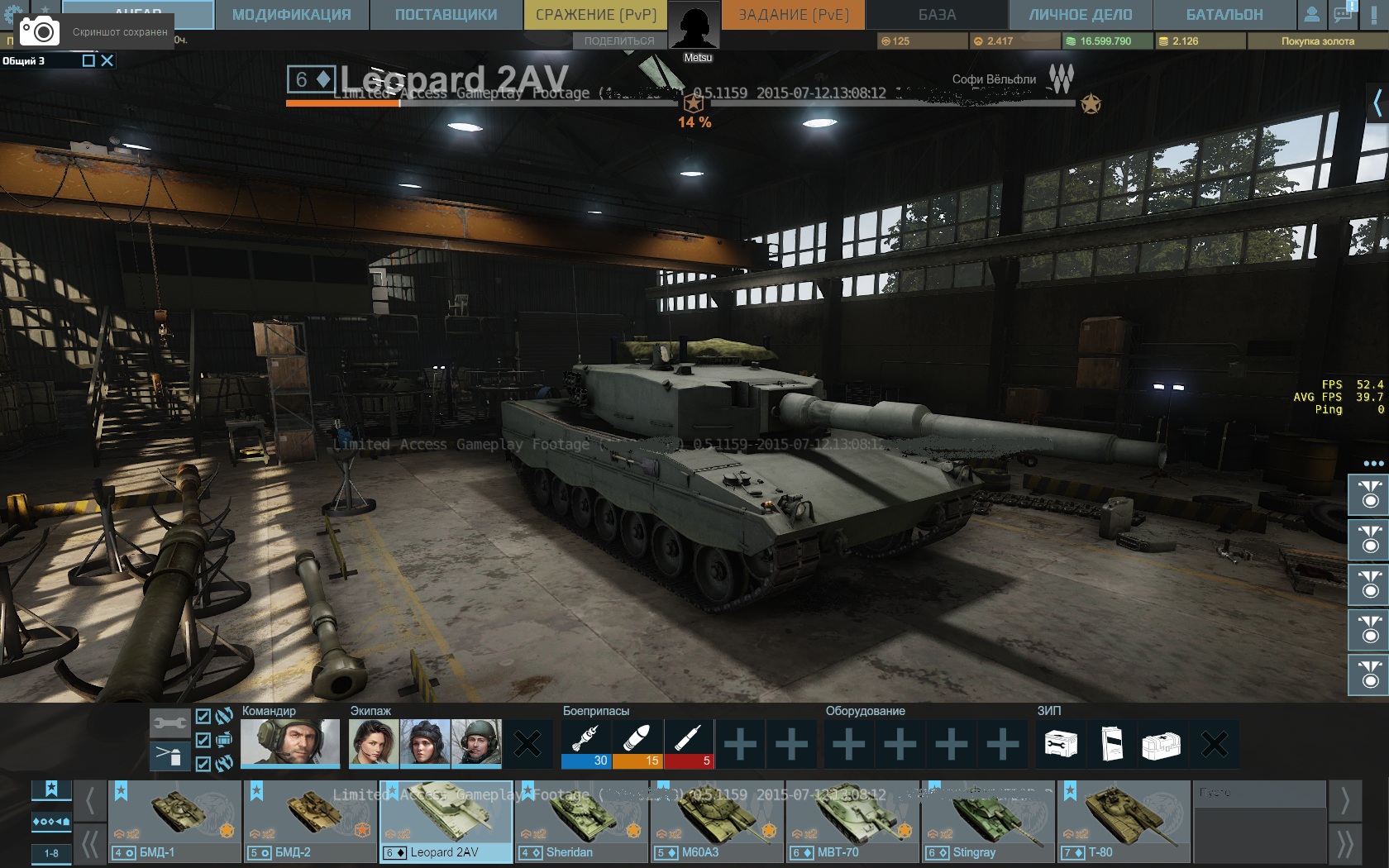The height and width of the screenshot is (868, 1389).
Task: Close the Общий 3 chat window
Action: pyautogui.click(x=107, y=60)
